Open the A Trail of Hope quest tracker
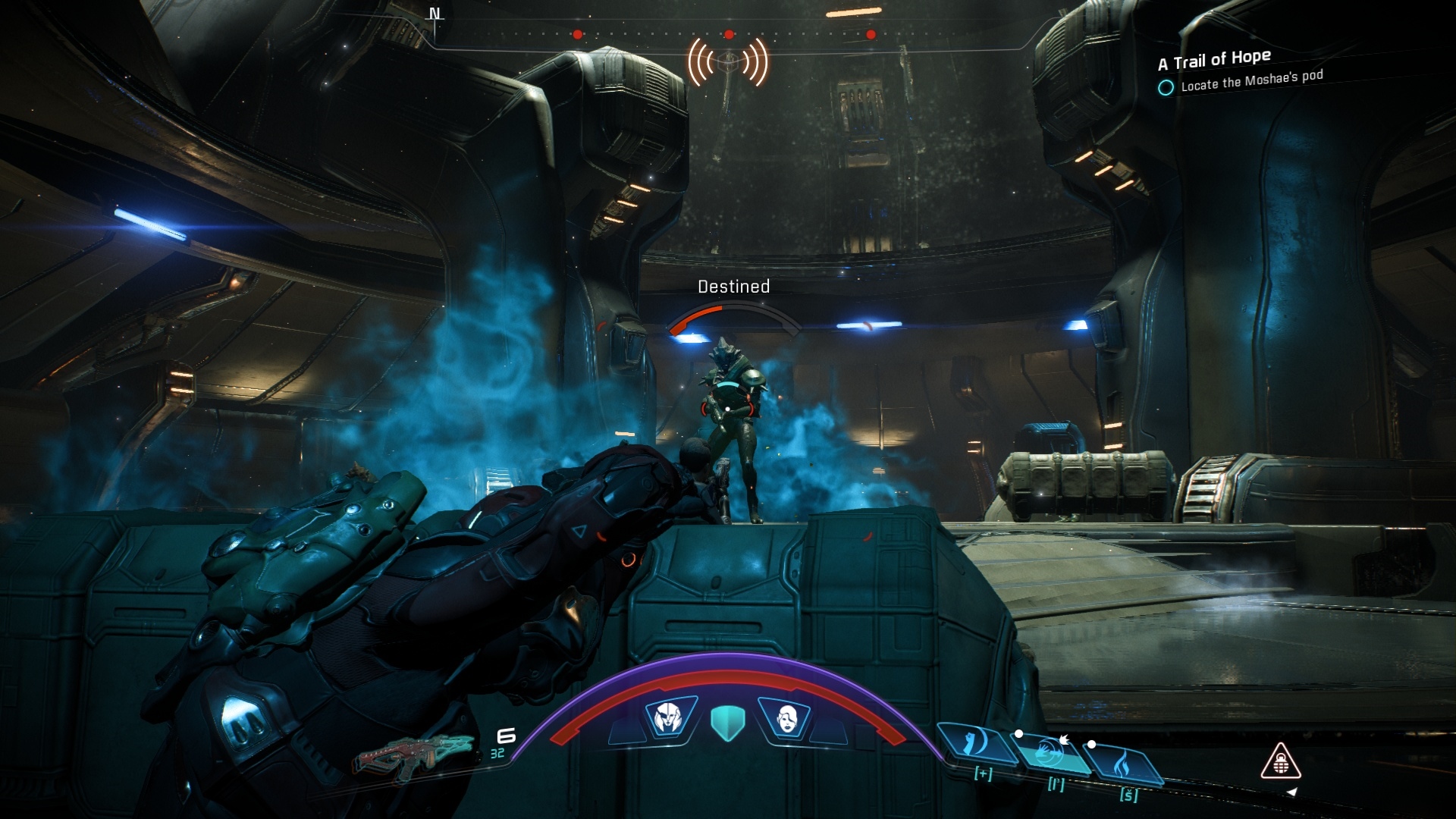 pos(1215,59)
